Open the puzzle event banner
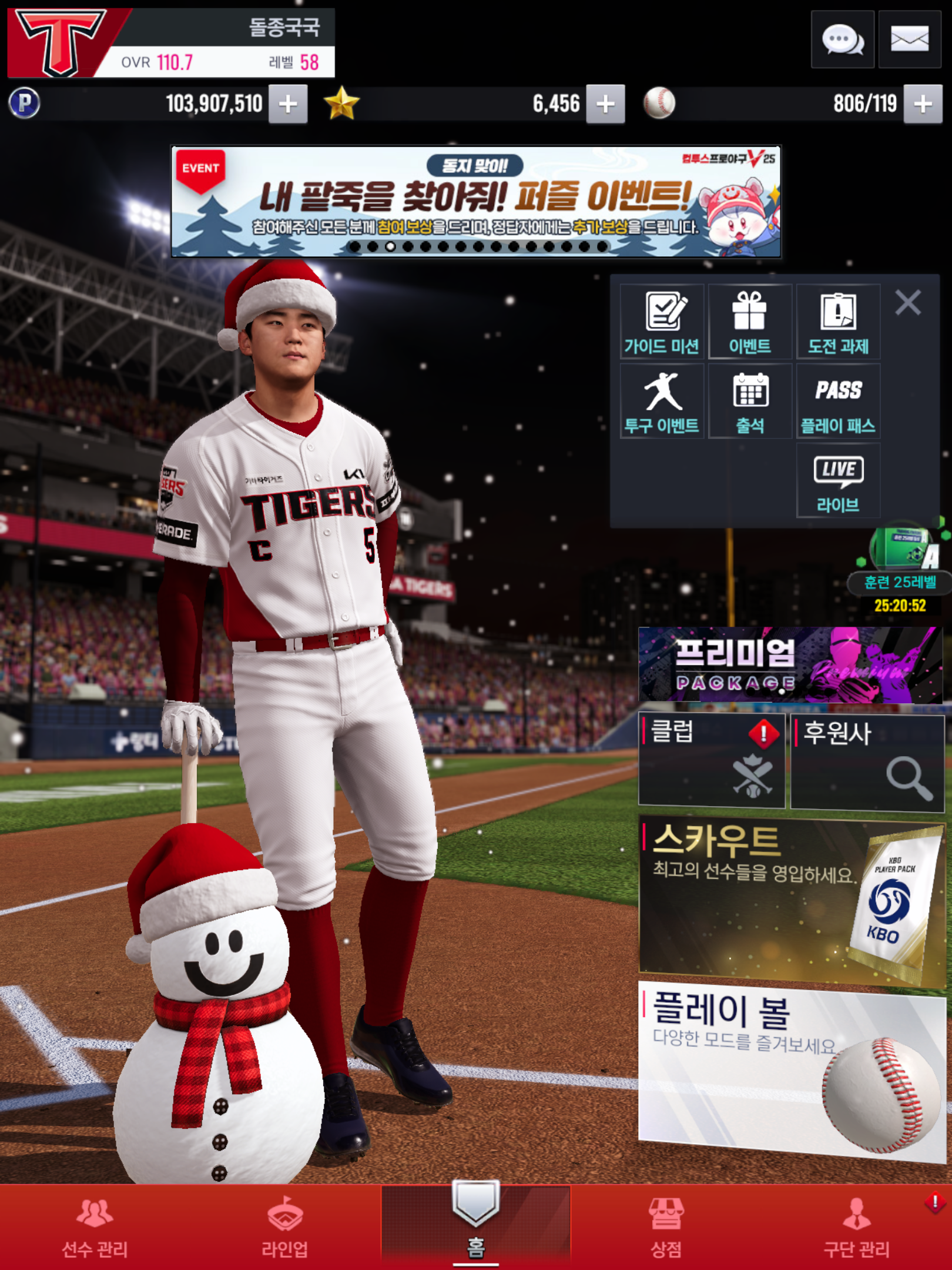 [475, 202]
